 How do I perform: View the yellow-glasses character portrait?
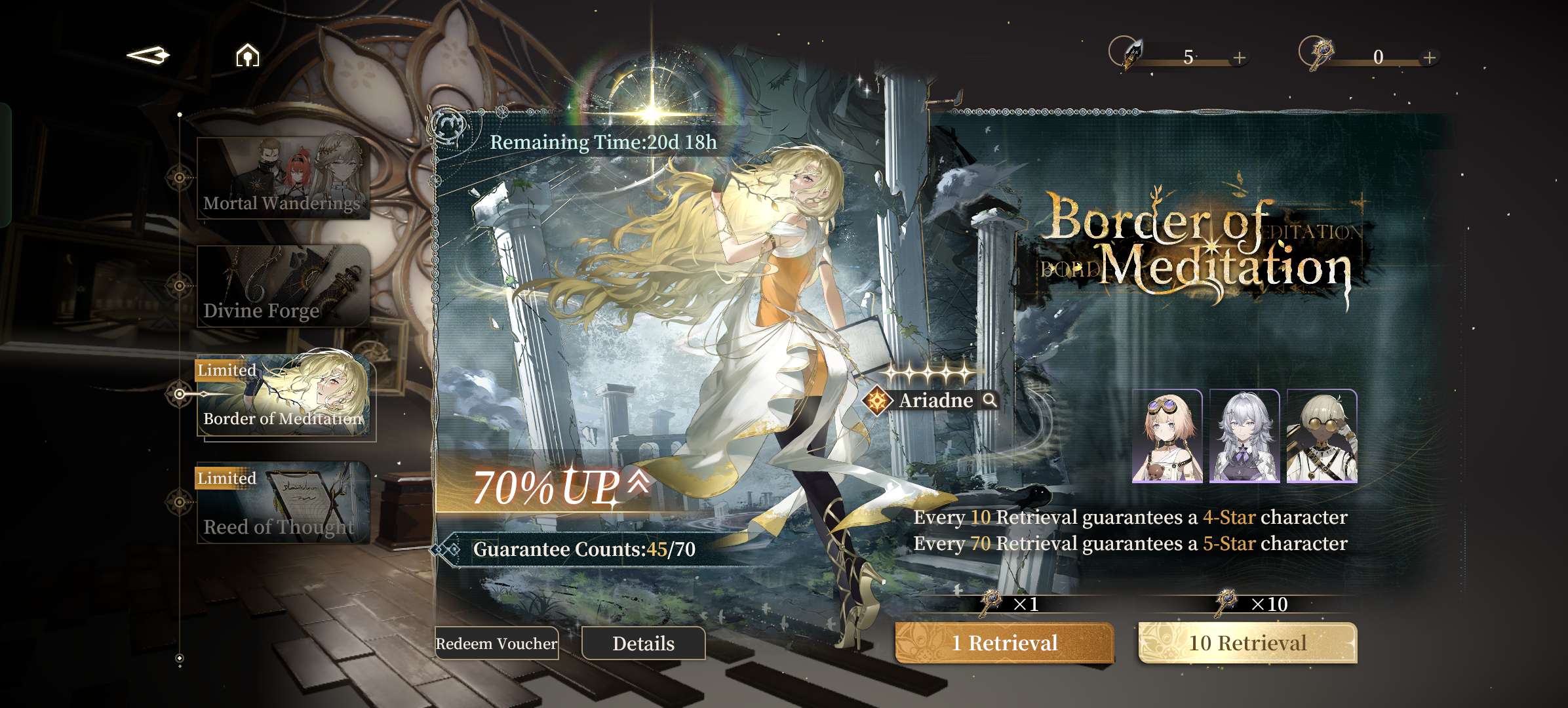click(x=1322, y=436)
